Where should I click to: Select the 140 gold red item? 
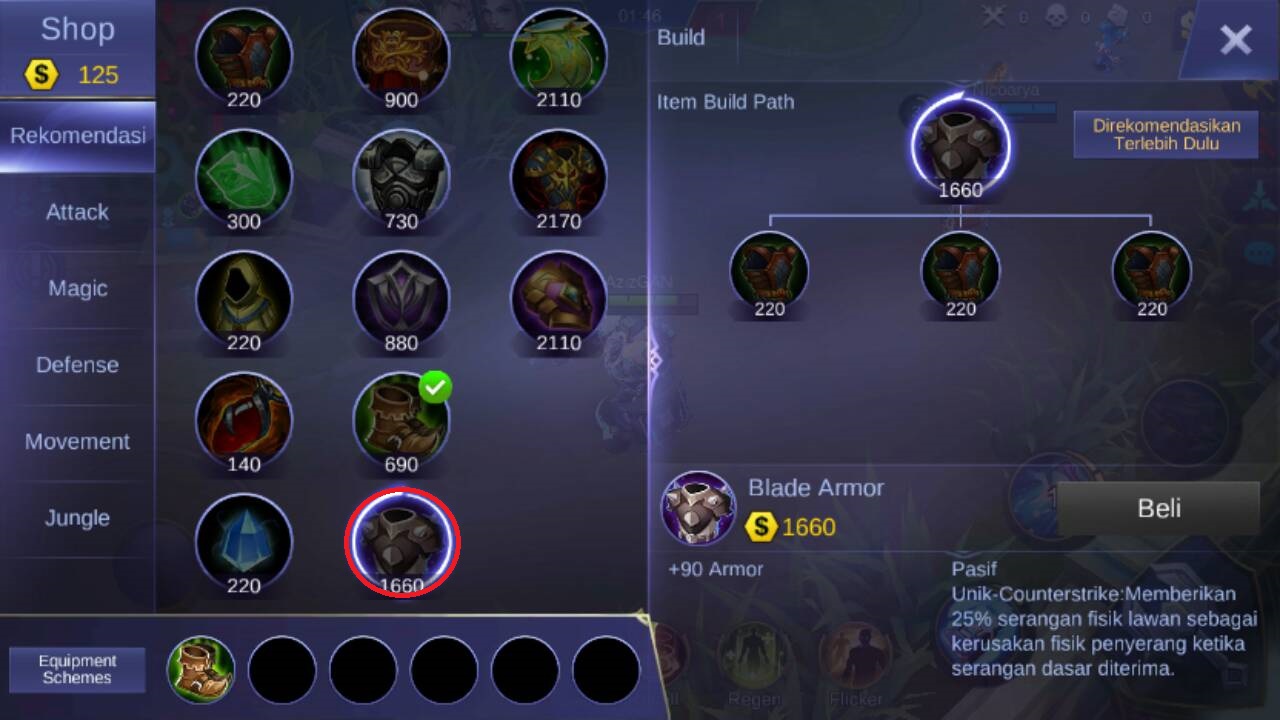coord(244,419)
